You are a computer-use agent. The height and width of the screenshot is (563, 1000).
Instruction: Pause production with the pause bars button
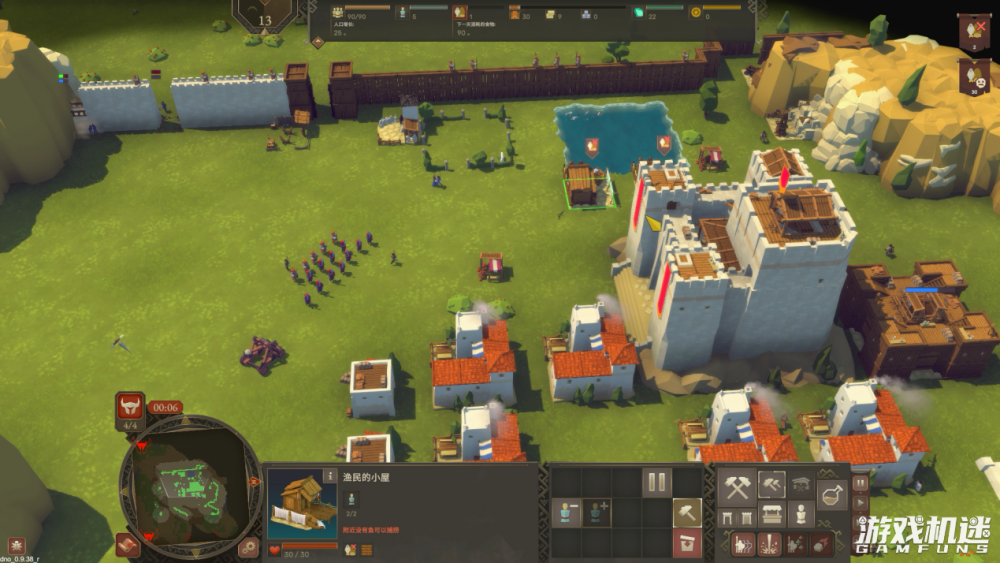coord(656,483)
